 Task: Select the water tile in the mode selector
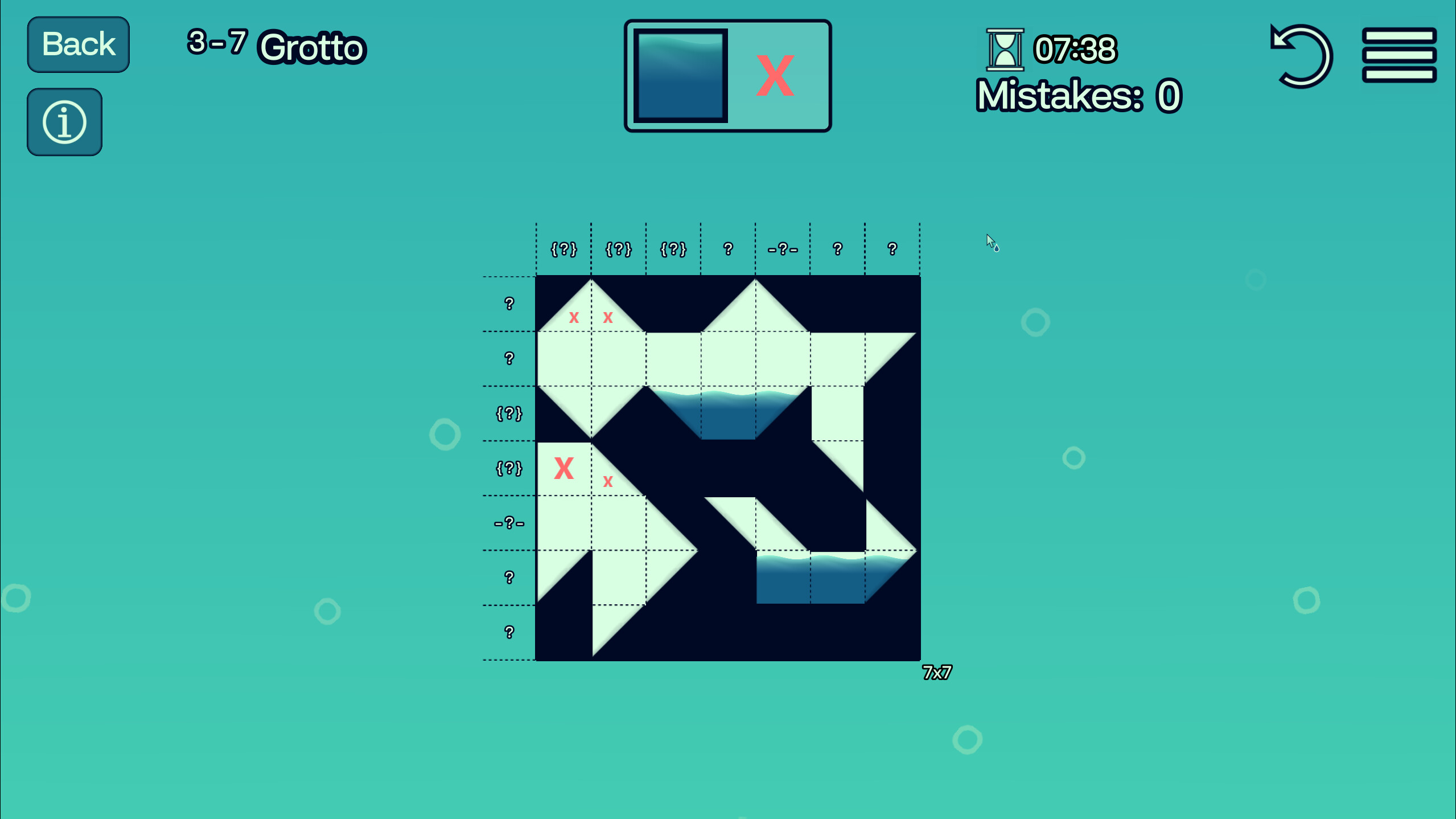click(x=681, y=76)
